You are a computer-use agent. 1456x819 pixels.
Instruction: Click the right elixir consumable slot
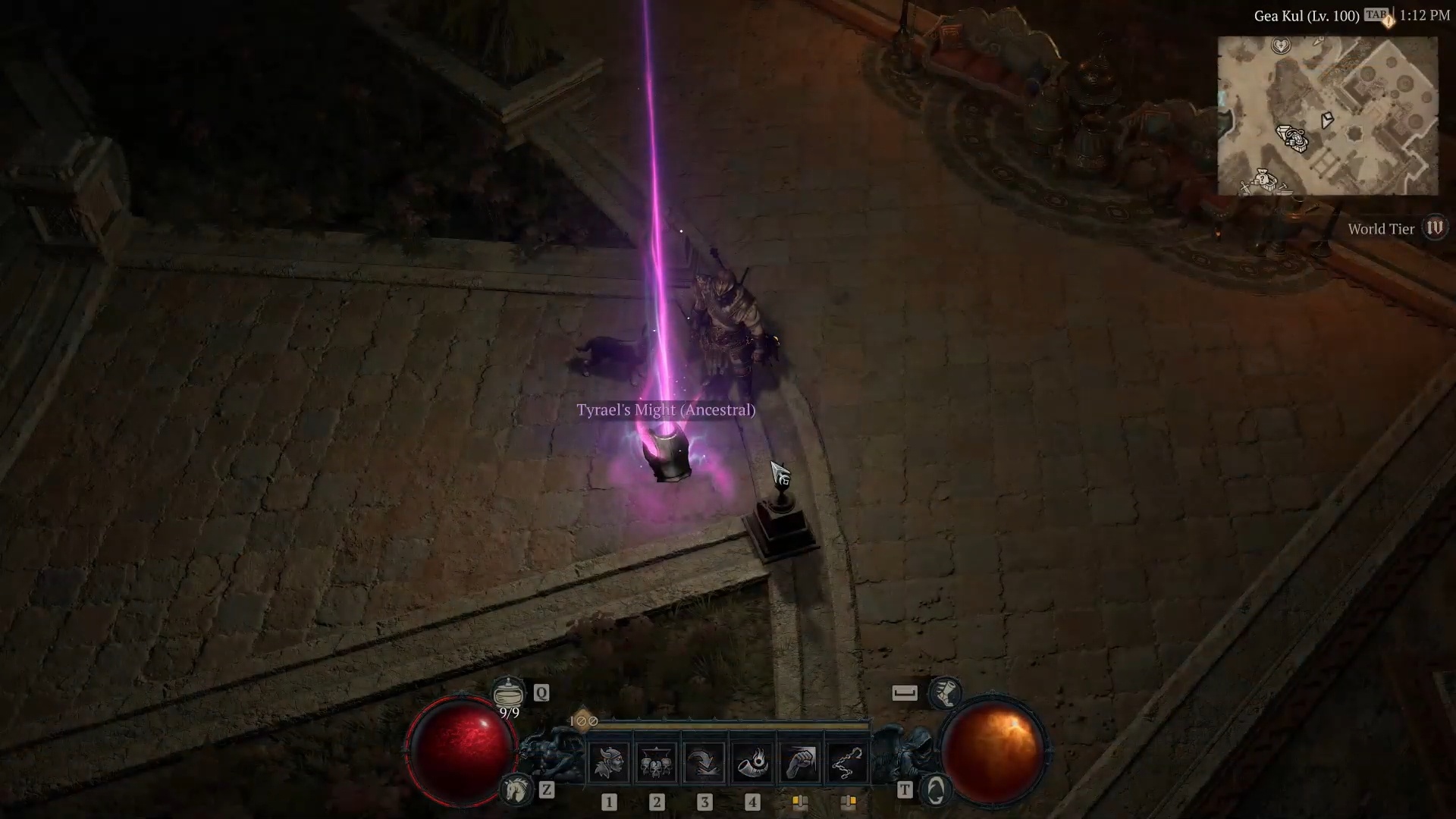[848, 803]
